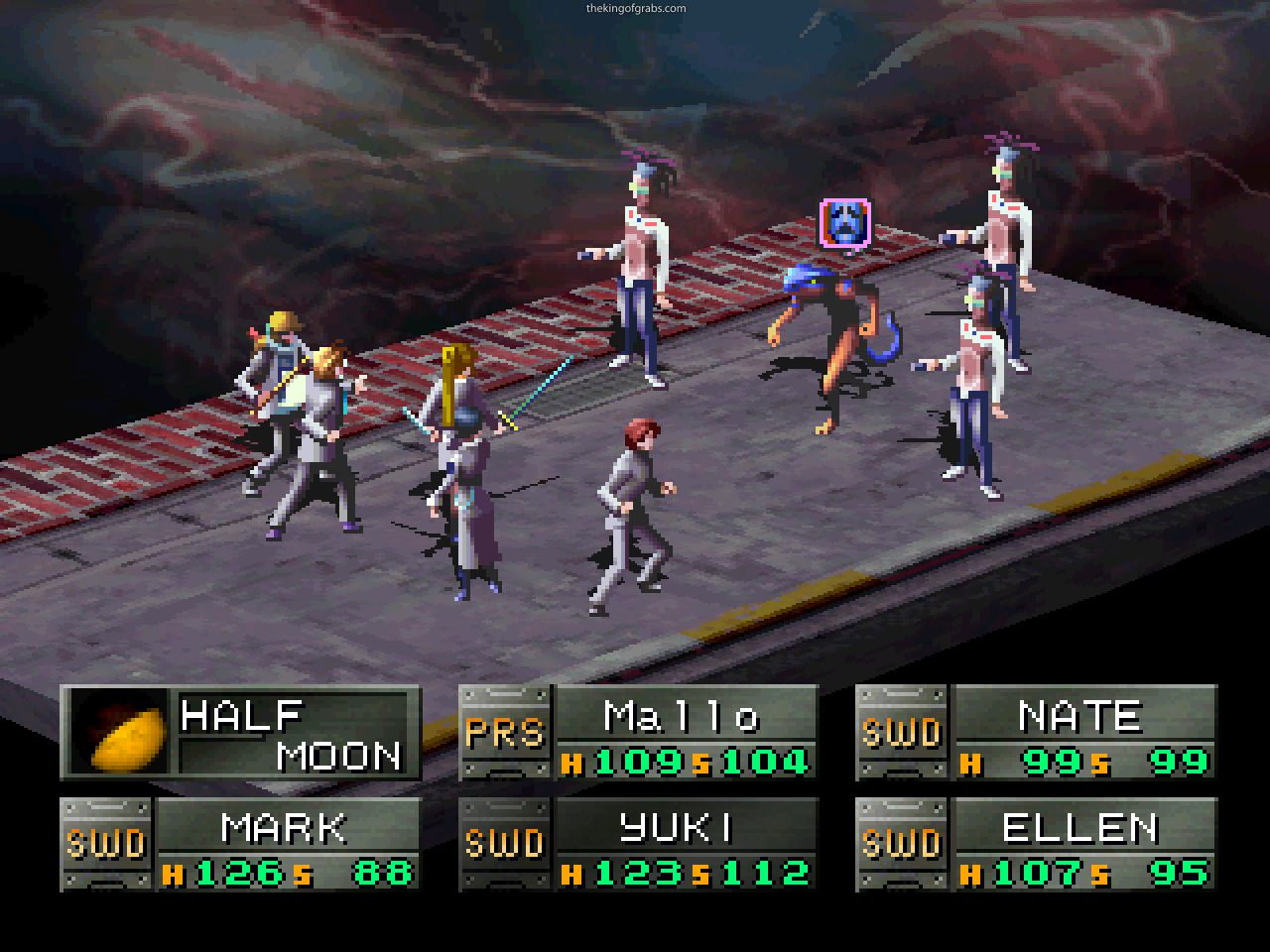Click the orange H indicator on Yuki's panel
The height and width of the screenshot is (952, 1270).
coord(572,877)
